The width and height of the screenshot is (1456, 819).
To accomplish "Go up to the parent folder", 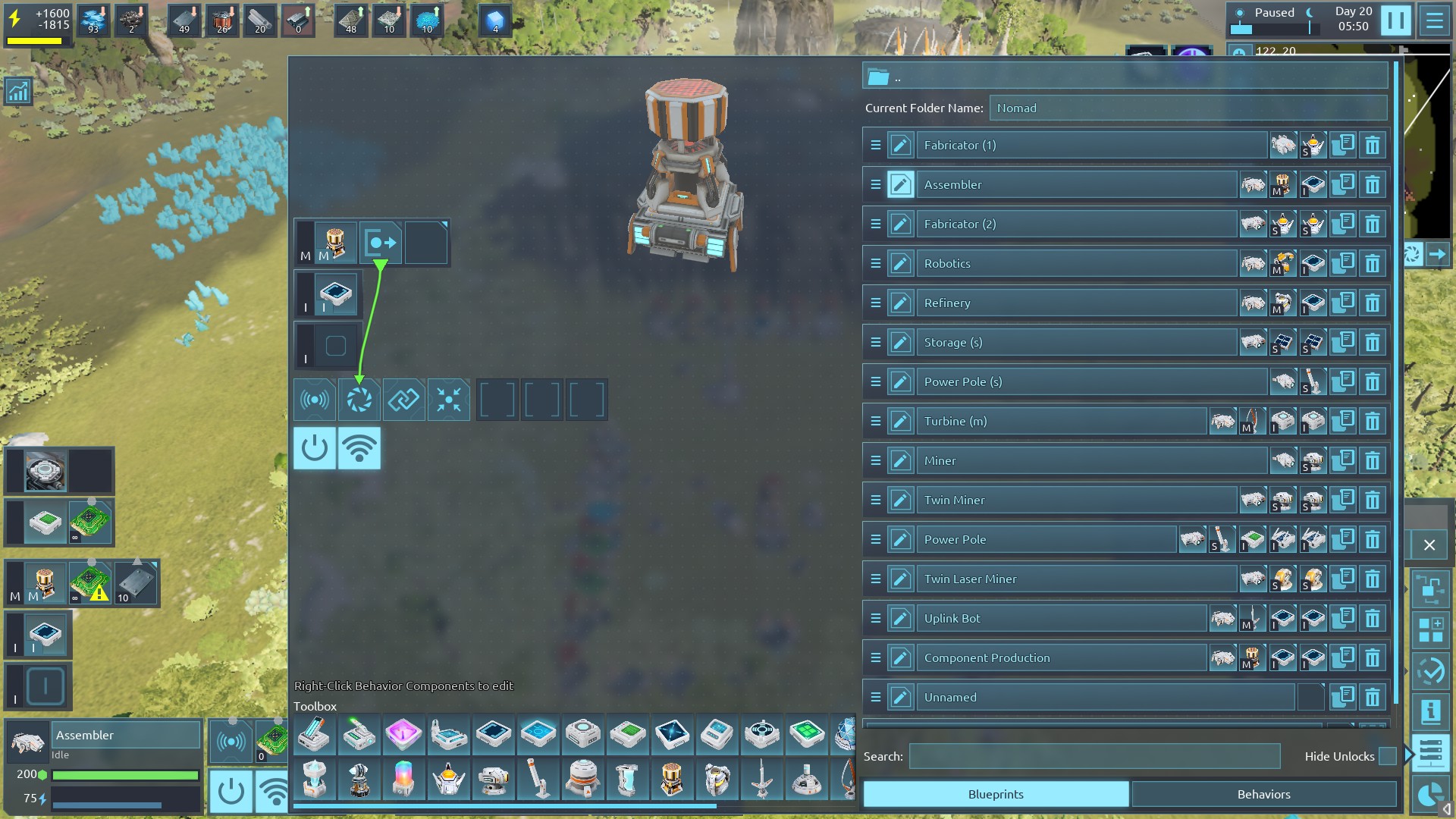I will [x=879, y=77].
